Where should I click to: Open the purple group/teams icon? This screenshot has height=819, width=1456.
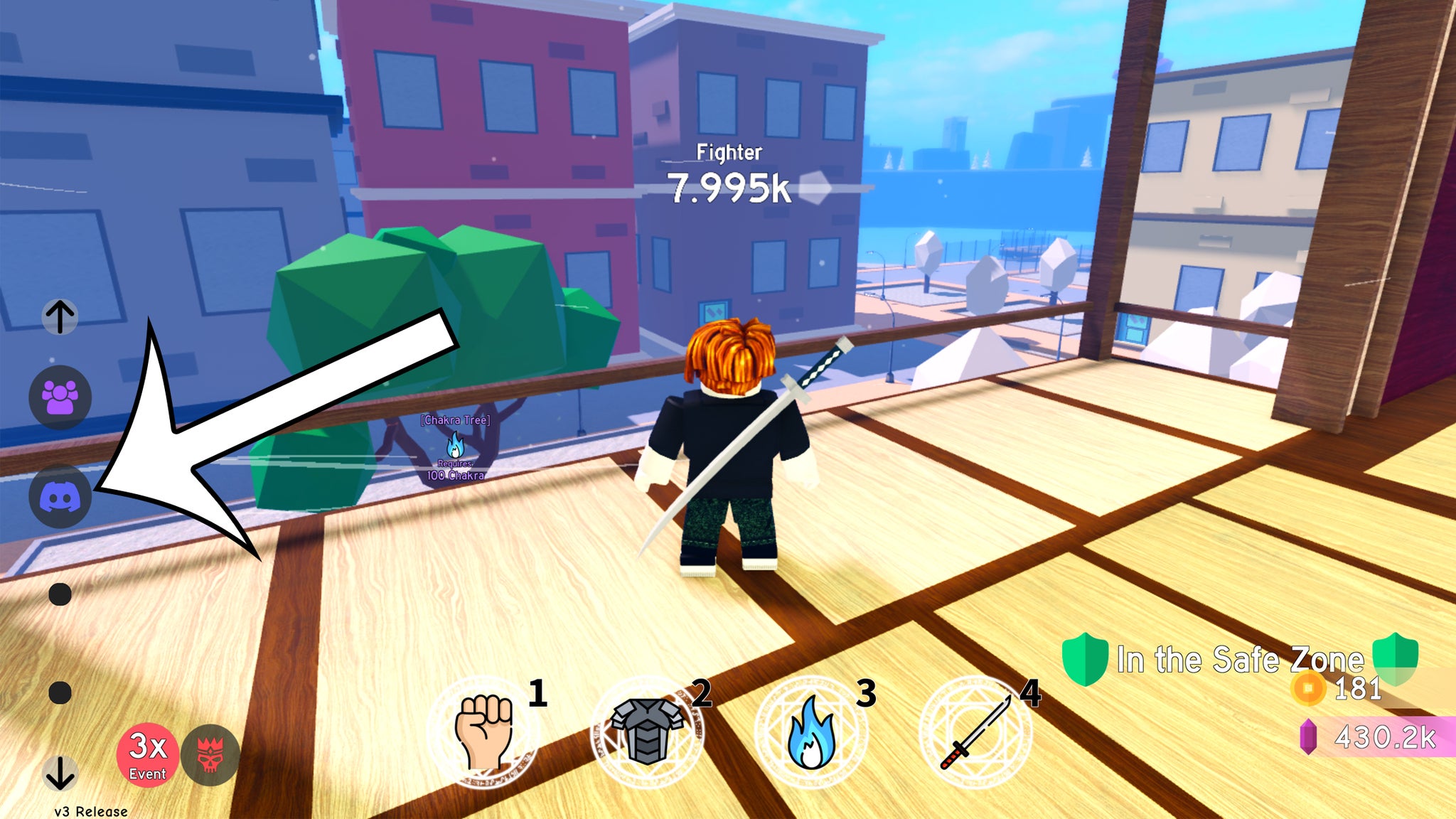[x=60, y=398]
